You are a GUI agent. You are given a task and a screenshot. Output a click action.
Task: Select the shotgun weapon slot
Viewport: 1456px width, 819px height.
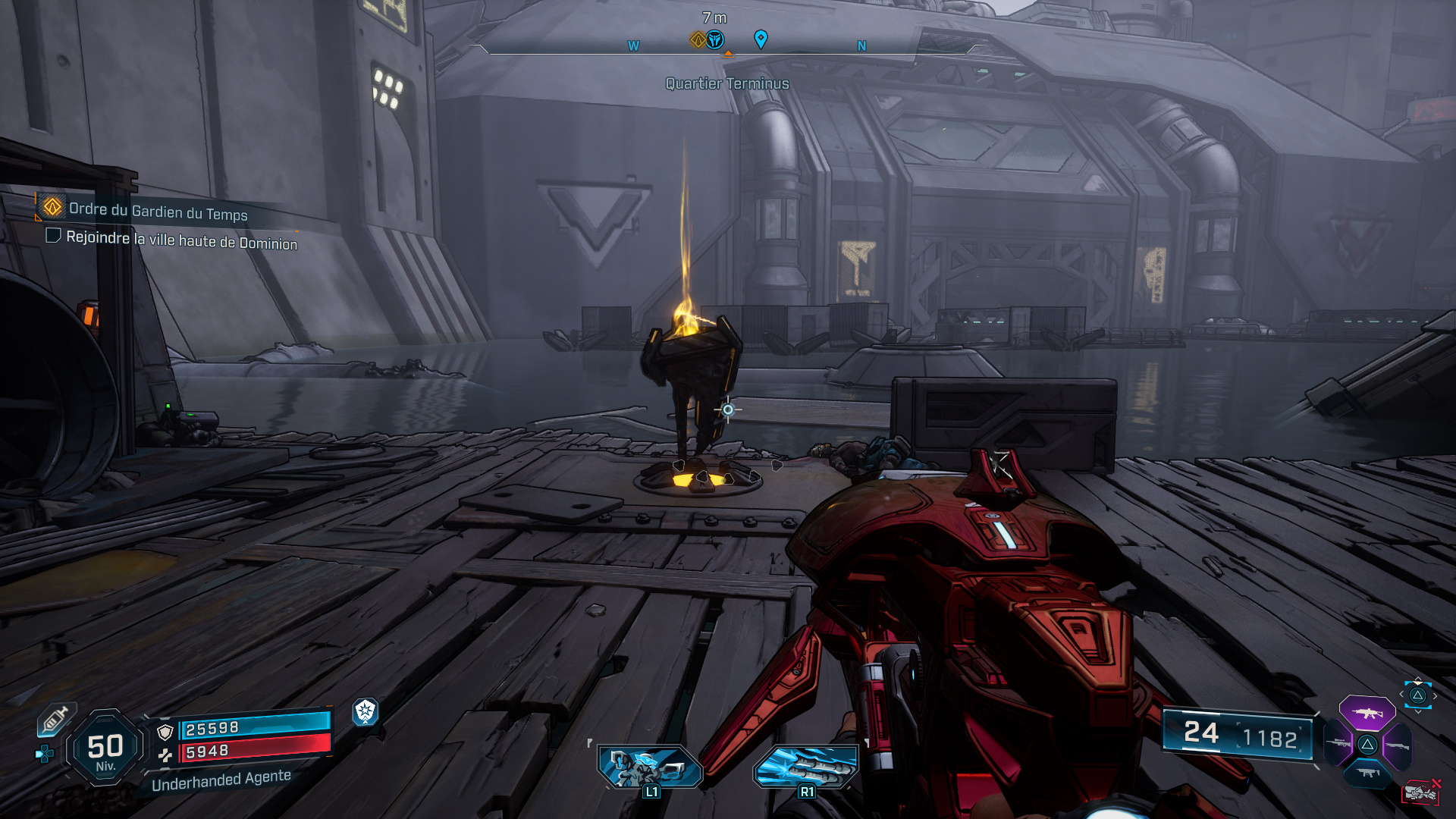1398,745
